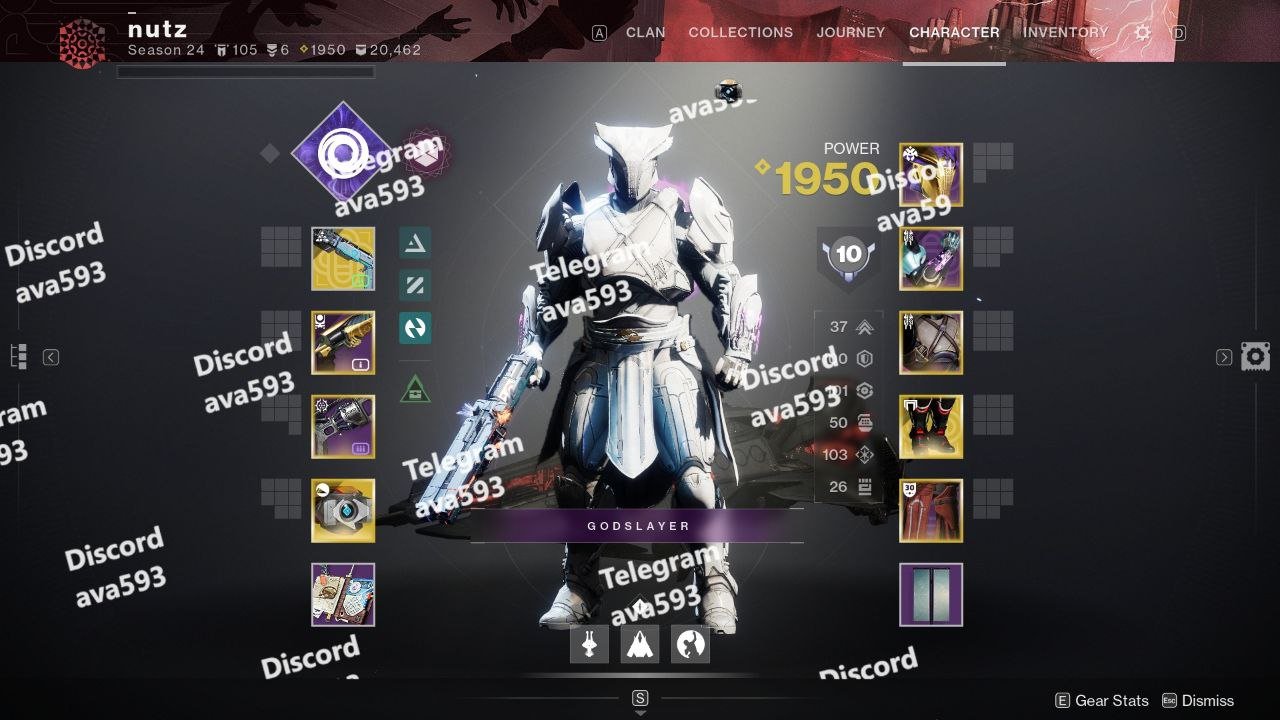Image resolution: width=1280 pixels, height=720 pixels.
Task: Open the ship slot
Action: [640, 645]
